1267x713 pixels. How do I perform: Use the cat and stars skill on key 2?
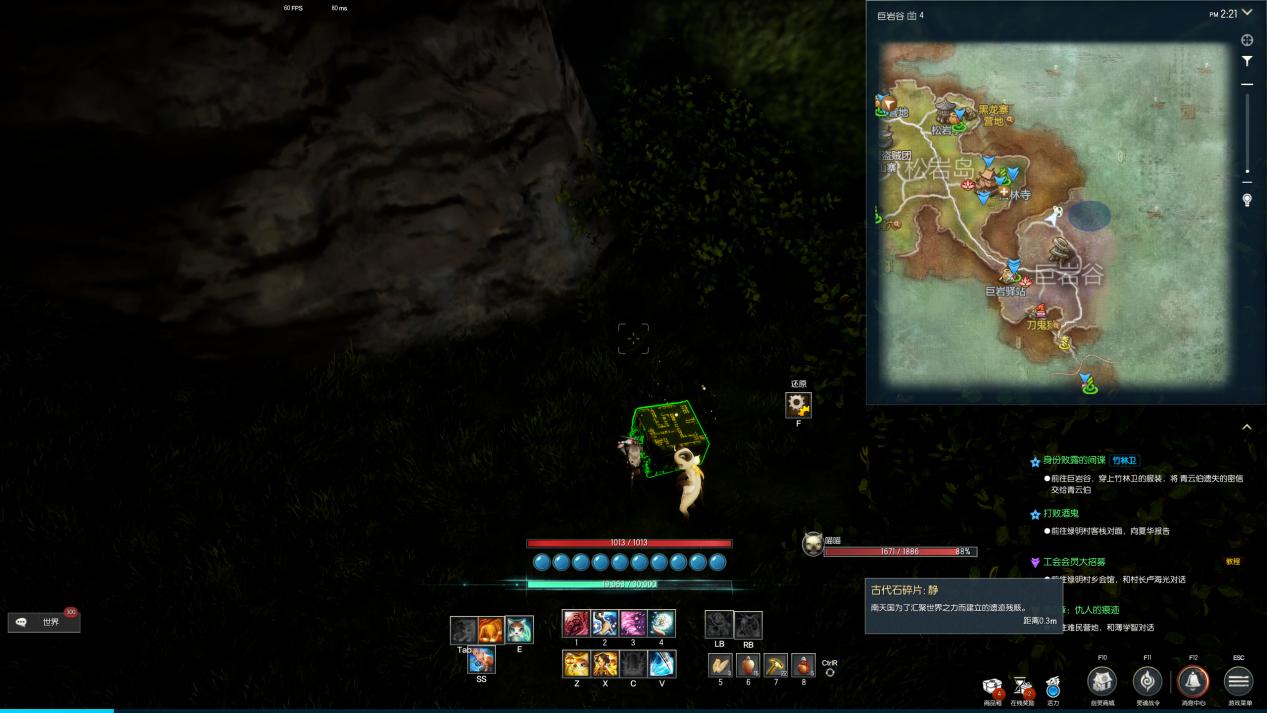point(605,623)
